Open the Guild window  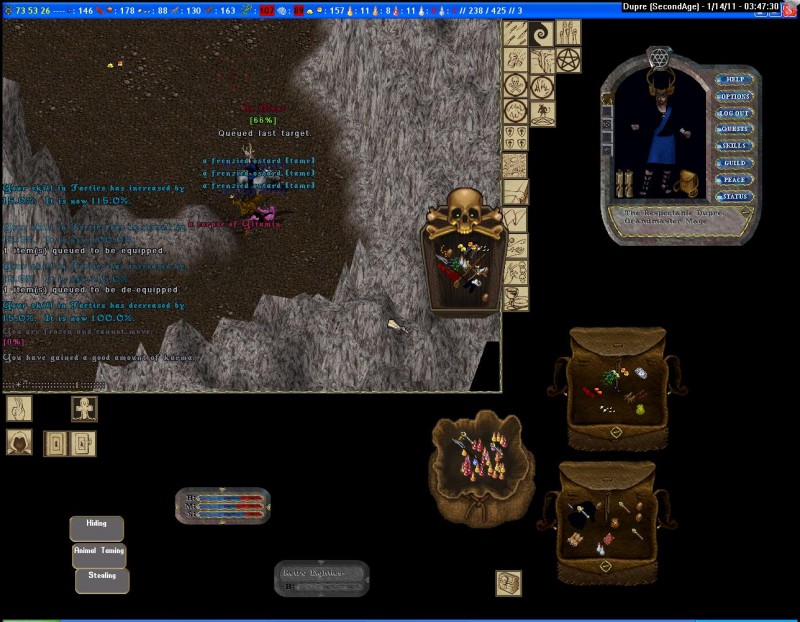tap(734, 163)
